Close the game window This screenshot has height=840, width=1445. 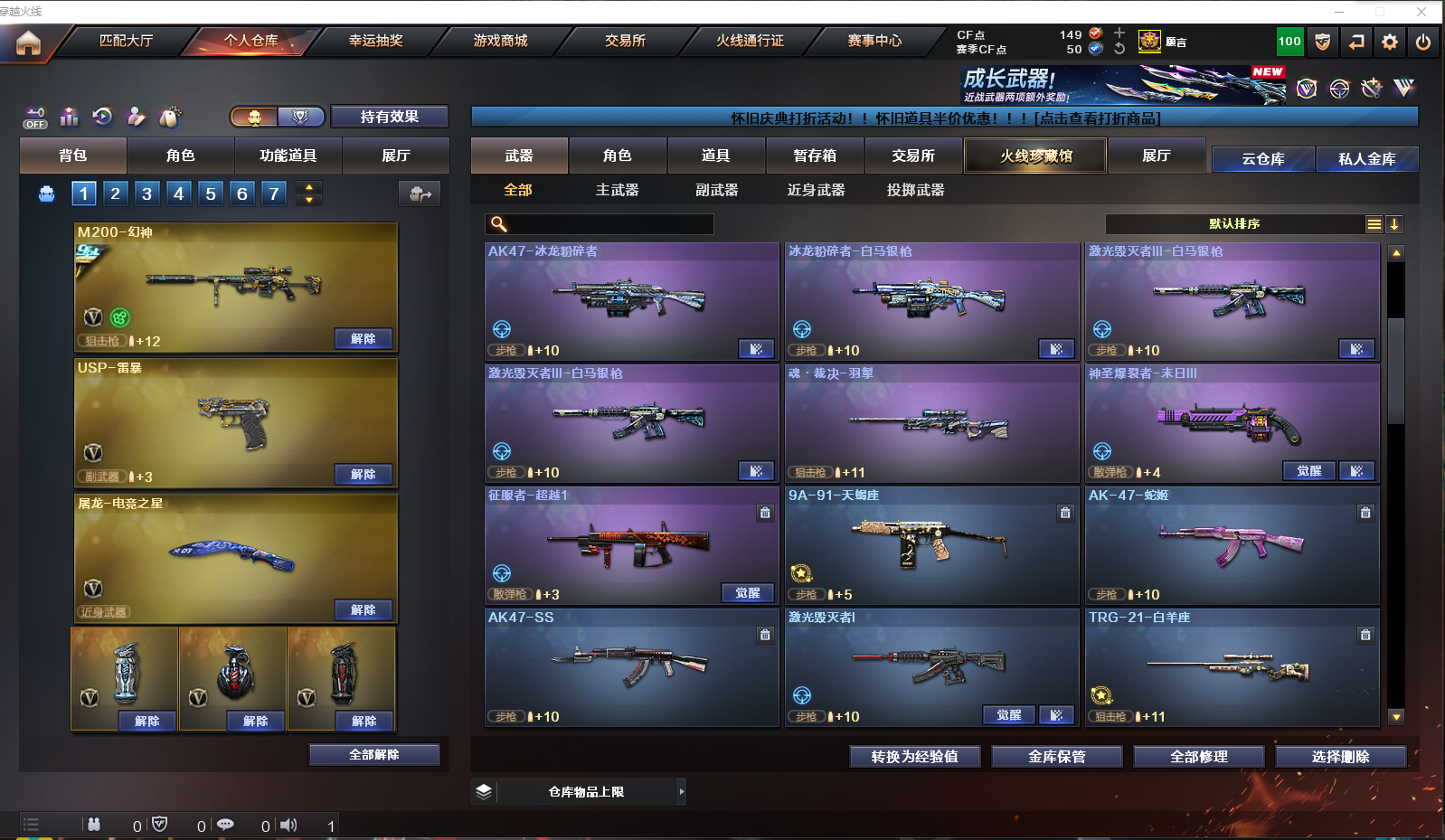click(1421, 12)
